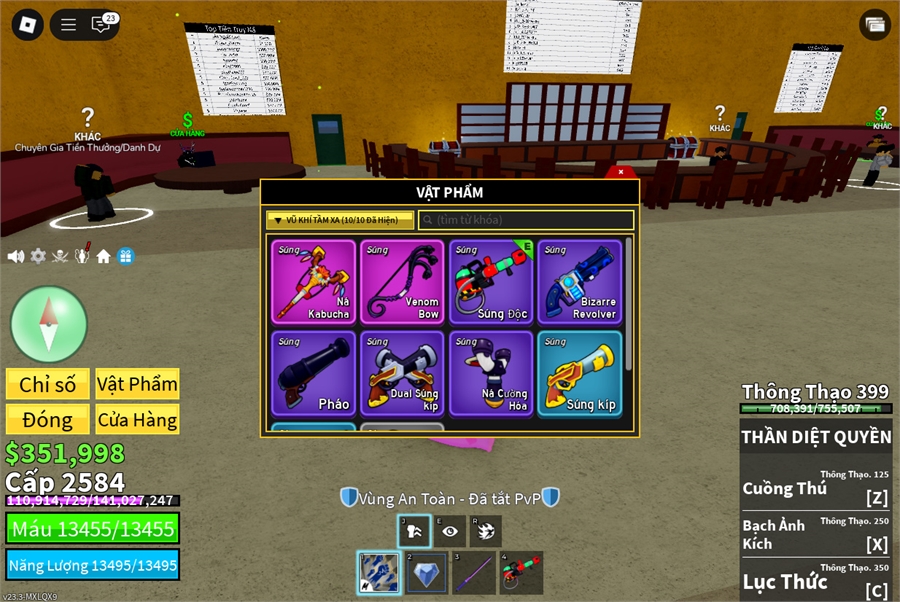
Task: Open the Chỉ số stats menu
Action: tap(48, 384)
